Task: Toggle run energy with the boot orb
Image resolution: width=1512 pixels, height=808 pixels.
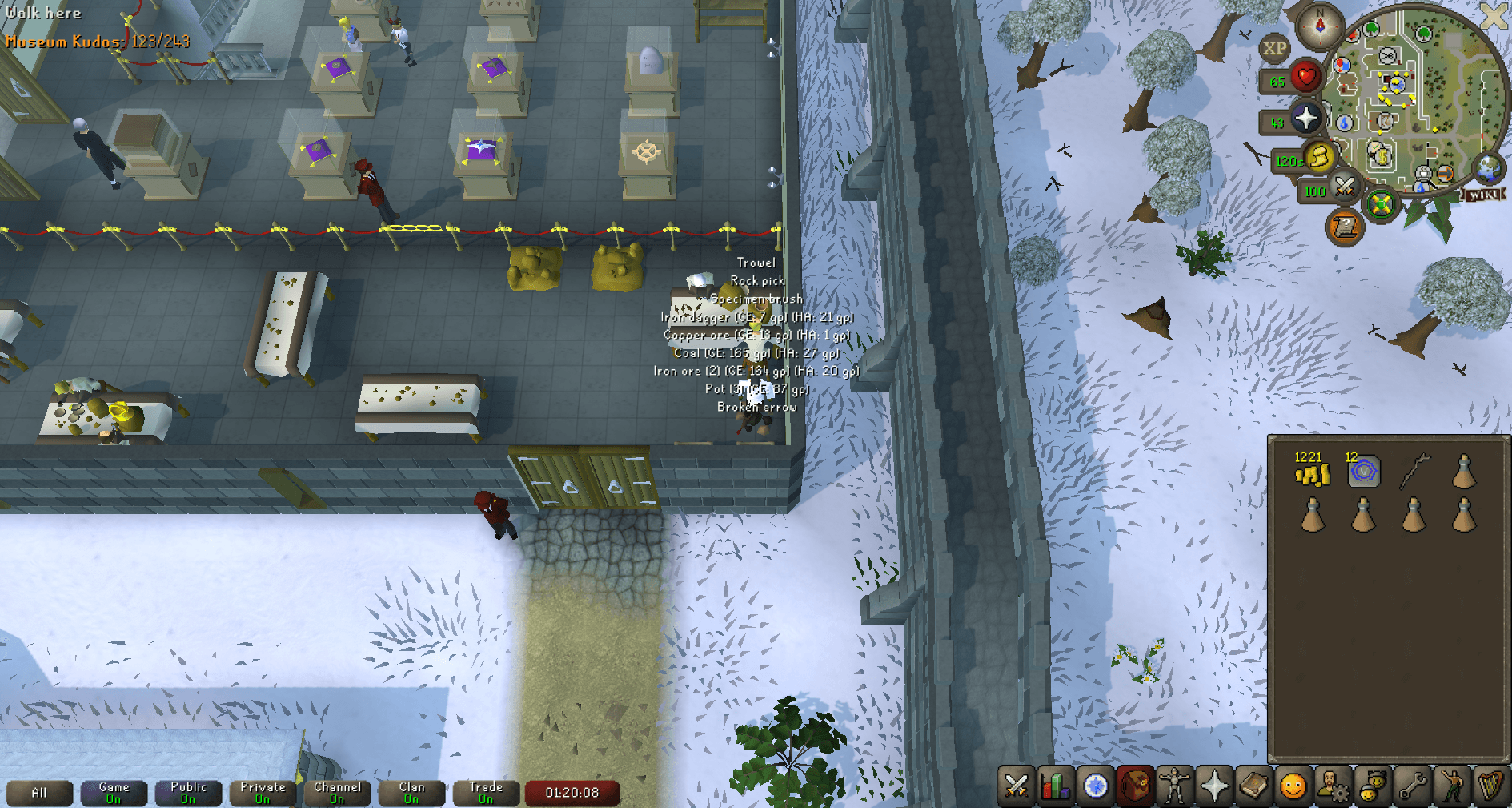Action: pos(1320,158)
